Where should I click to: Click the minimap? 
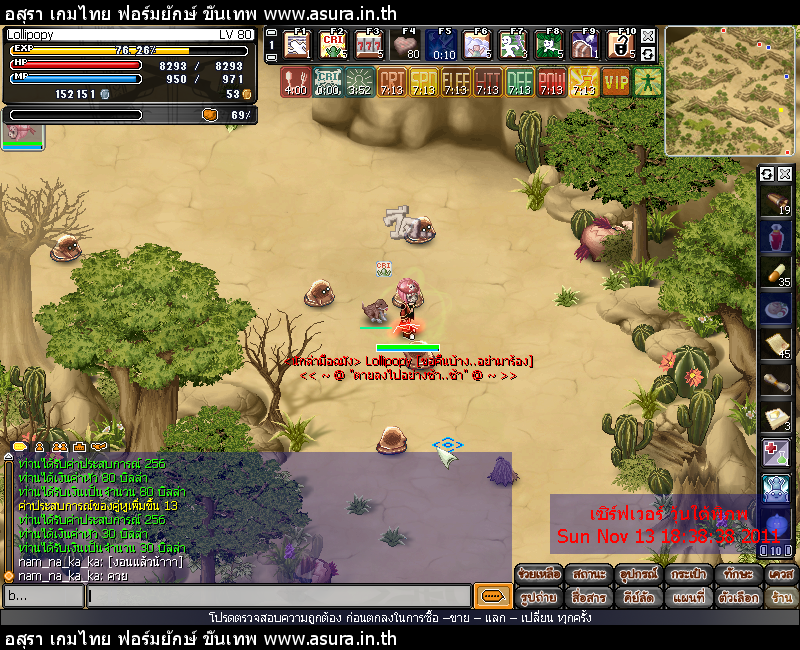(730, 91)
